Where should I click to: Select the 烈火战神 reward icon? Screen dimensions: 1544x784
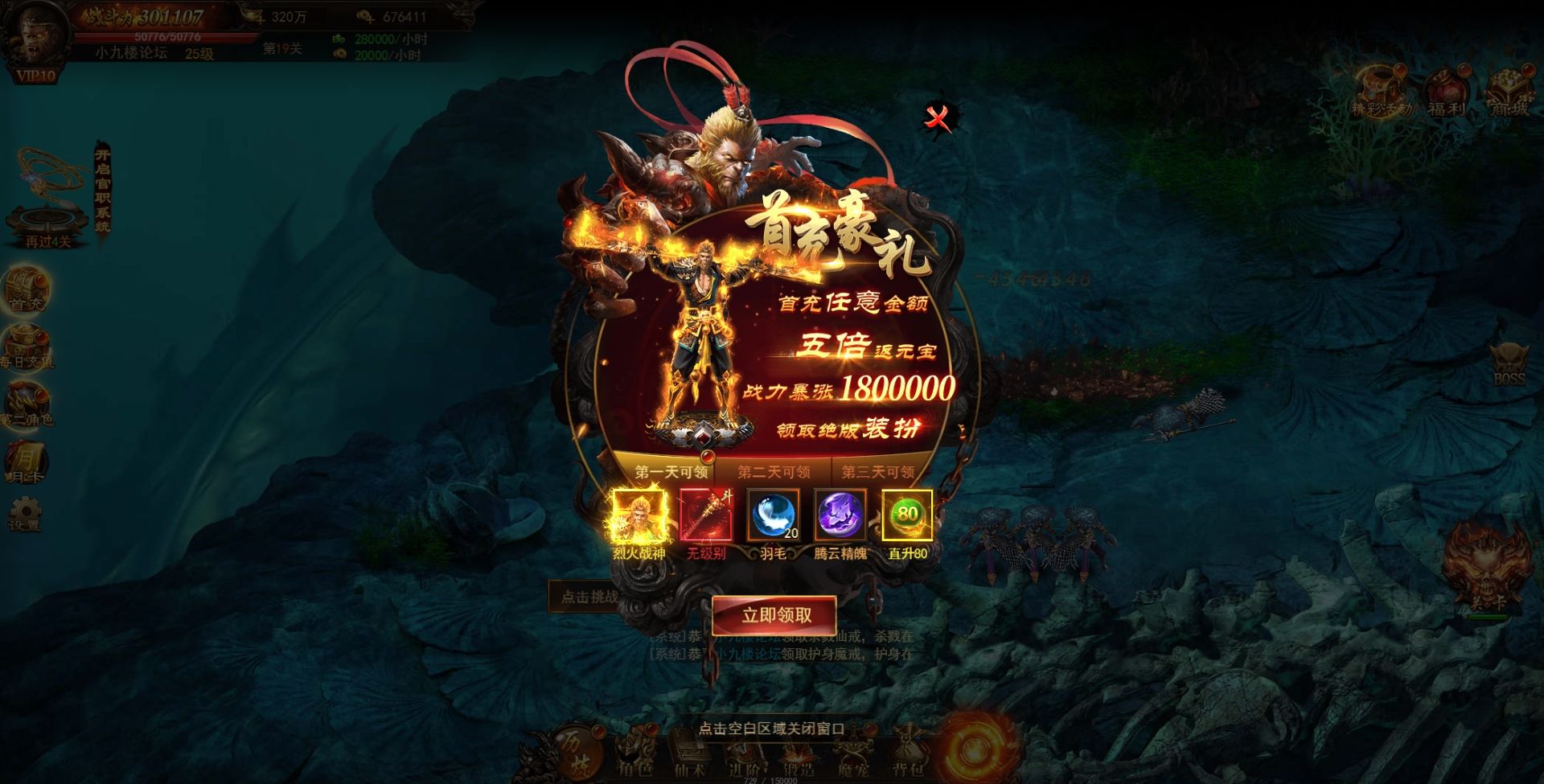(639, 515)
